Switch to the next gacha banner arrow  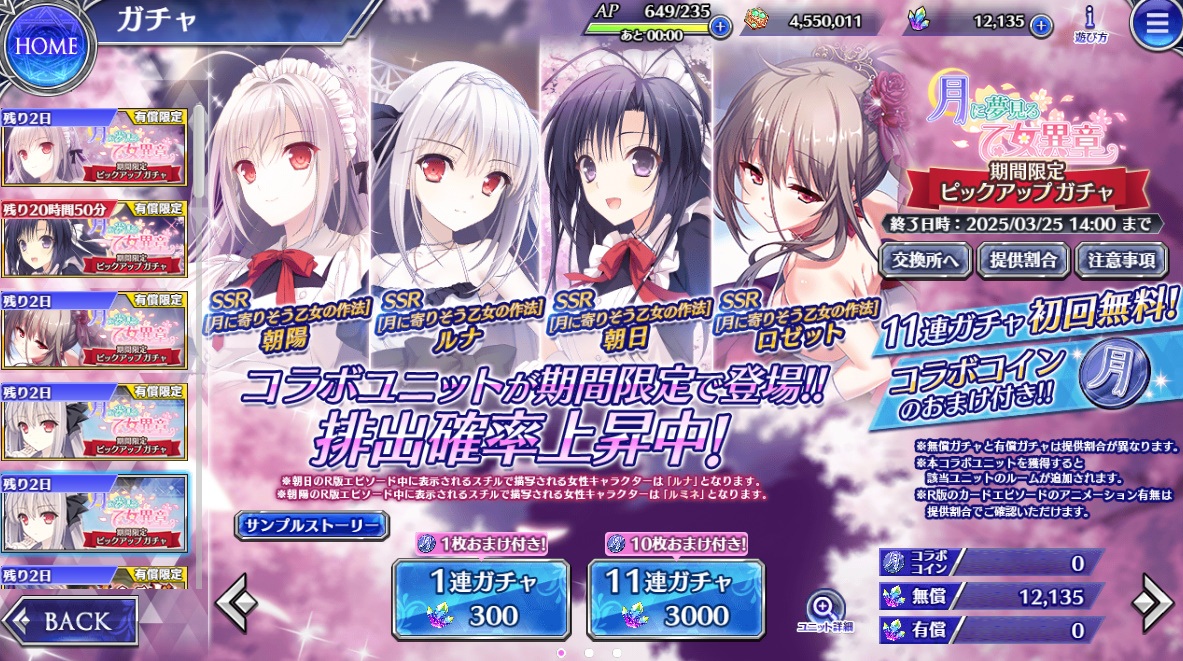pos(1151,603)
